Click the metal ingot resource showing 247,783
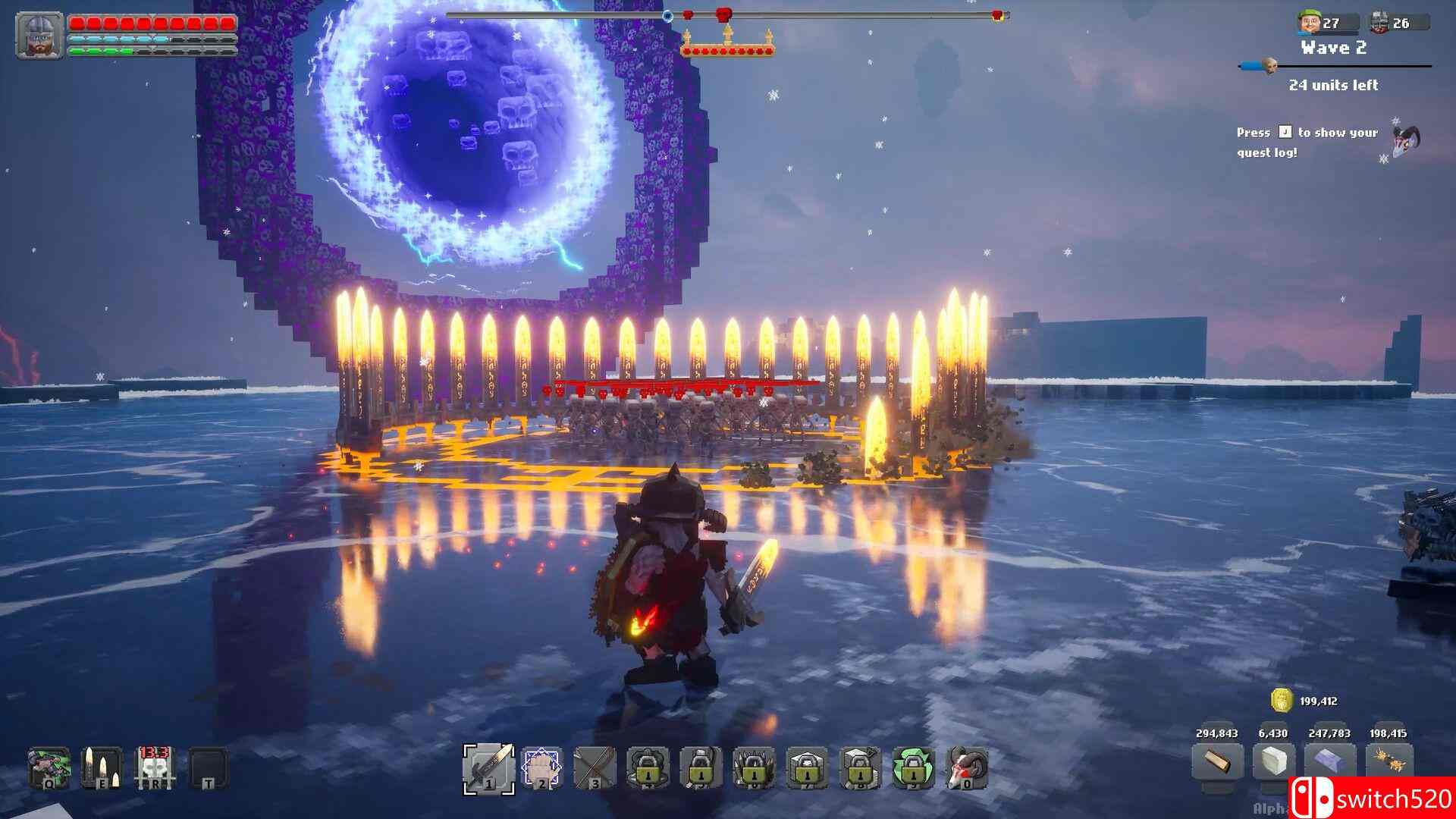The width and height of the screenshot is (1456, 819). [1329, 761]
